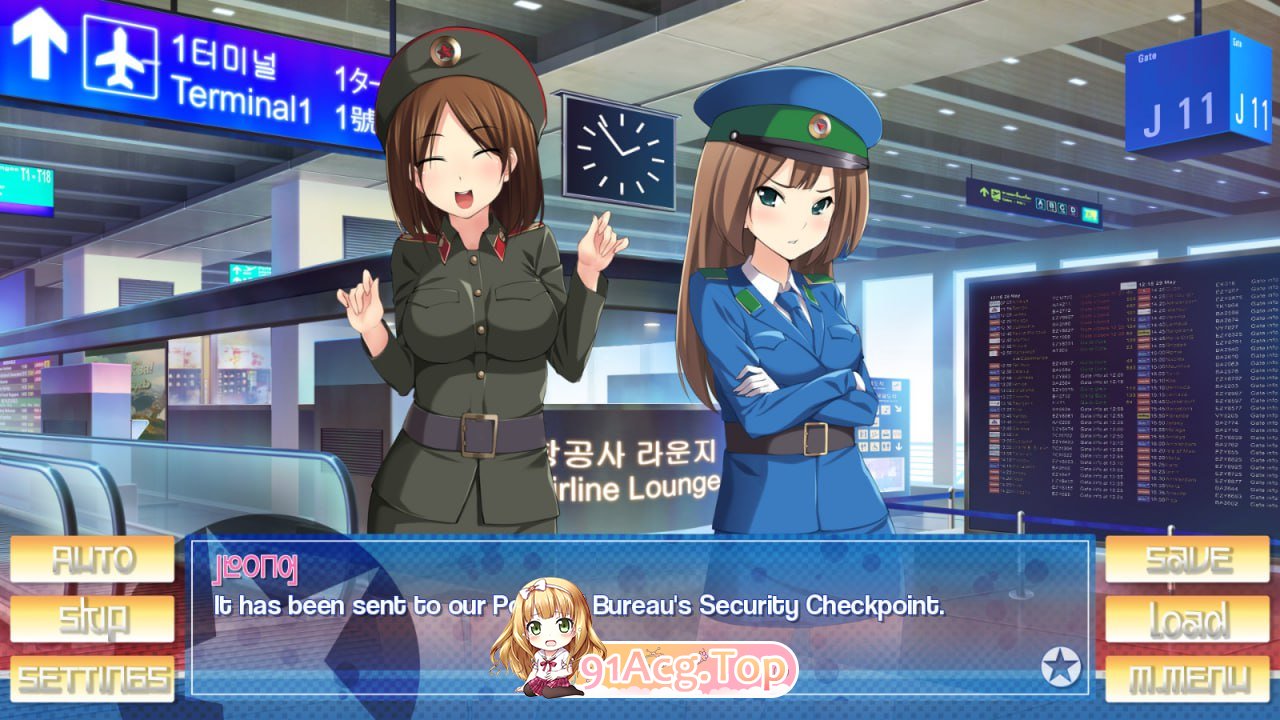Enable Auto dialogue mode
1280x720 pixels.
pos(92,559)
